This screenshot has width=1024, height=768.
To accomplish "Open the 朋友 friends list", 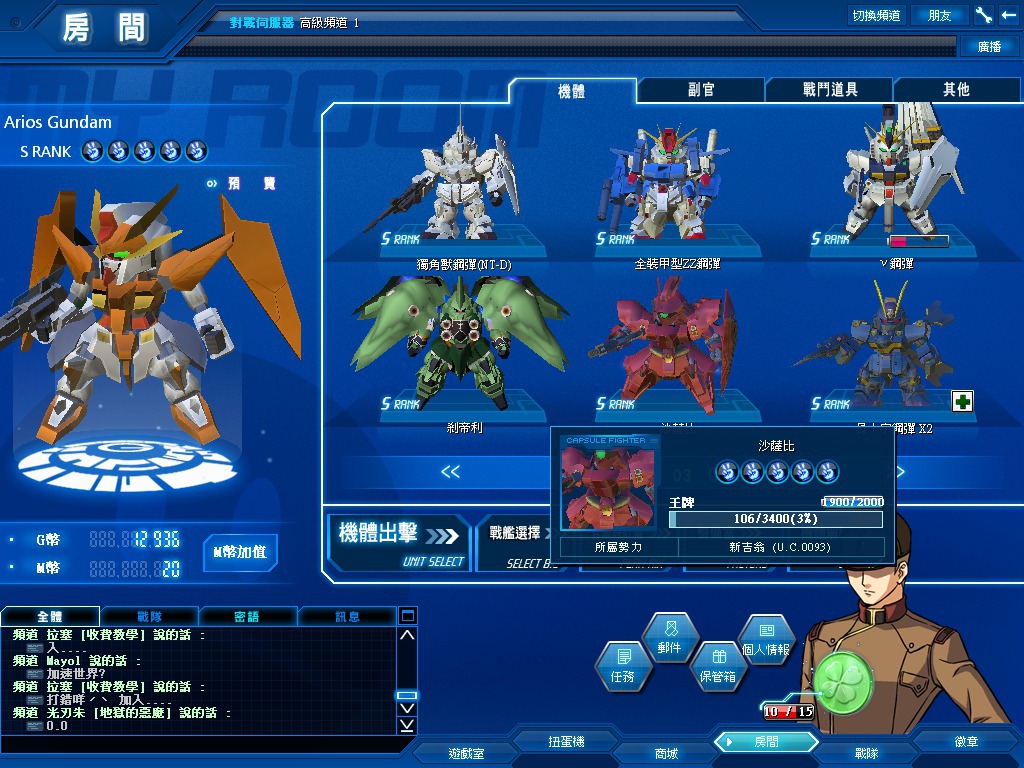I will point(940,15).
